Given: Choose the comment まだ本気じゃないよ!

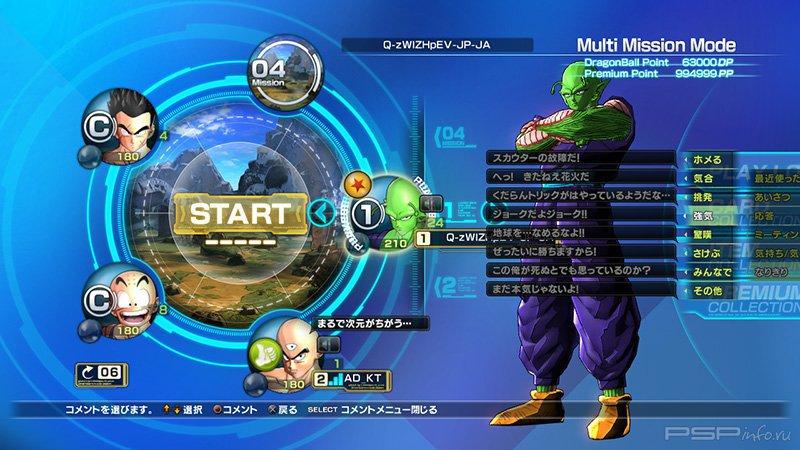Looking at the screenshot, I should tap(580, 289).
